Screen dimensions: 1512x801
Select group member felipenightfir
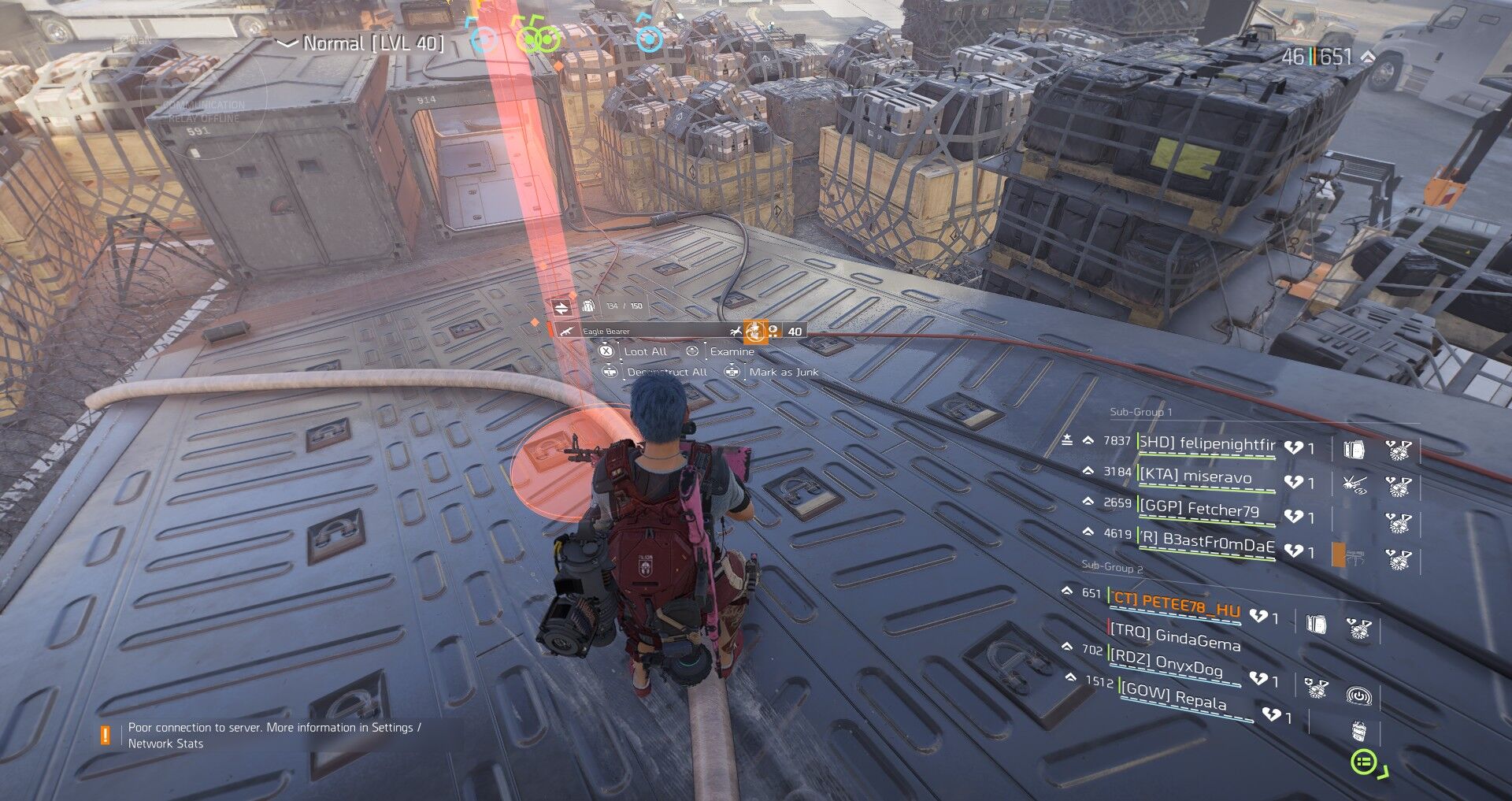pos(1206,444)
